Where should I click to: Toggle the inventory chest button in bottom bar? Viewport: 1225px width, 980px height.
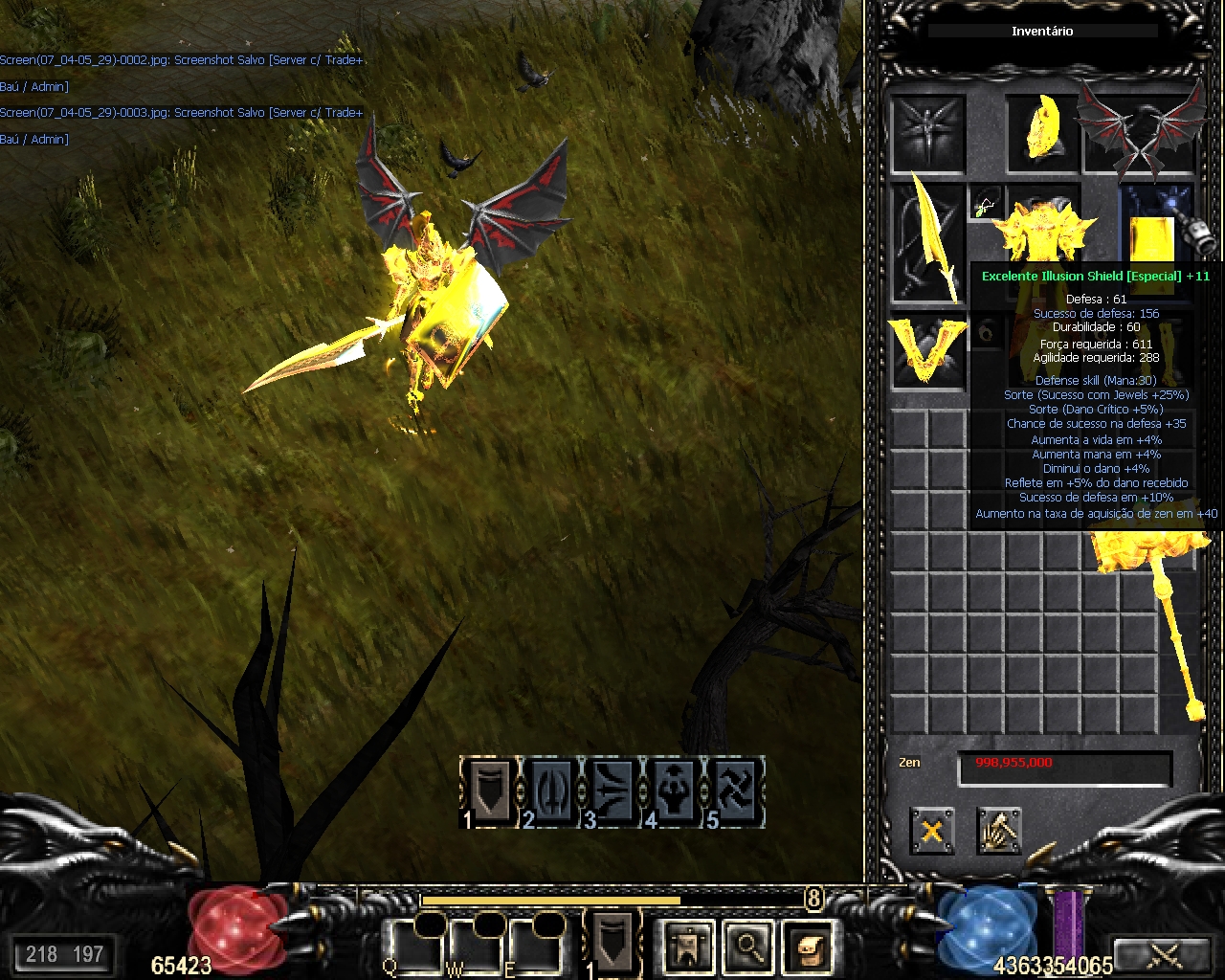807,947
